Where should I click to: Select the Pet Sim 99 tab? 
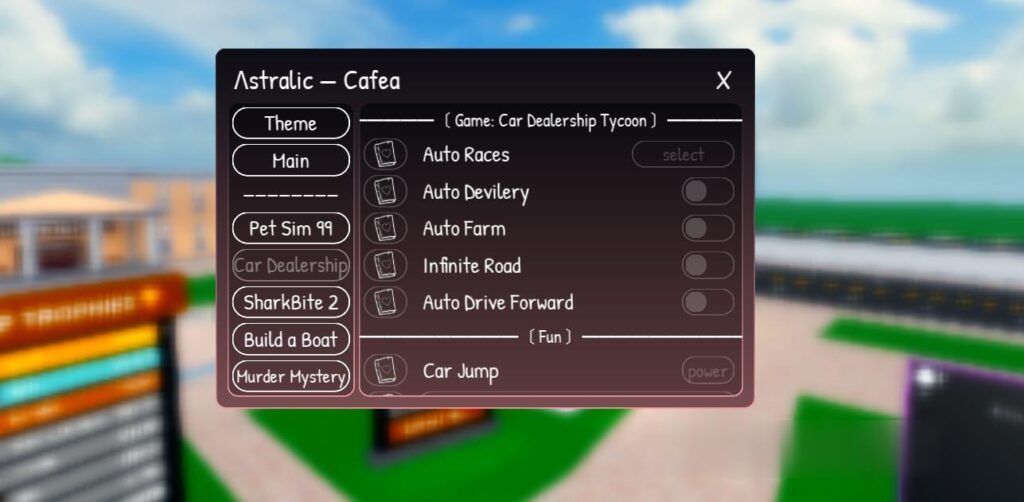291,228
